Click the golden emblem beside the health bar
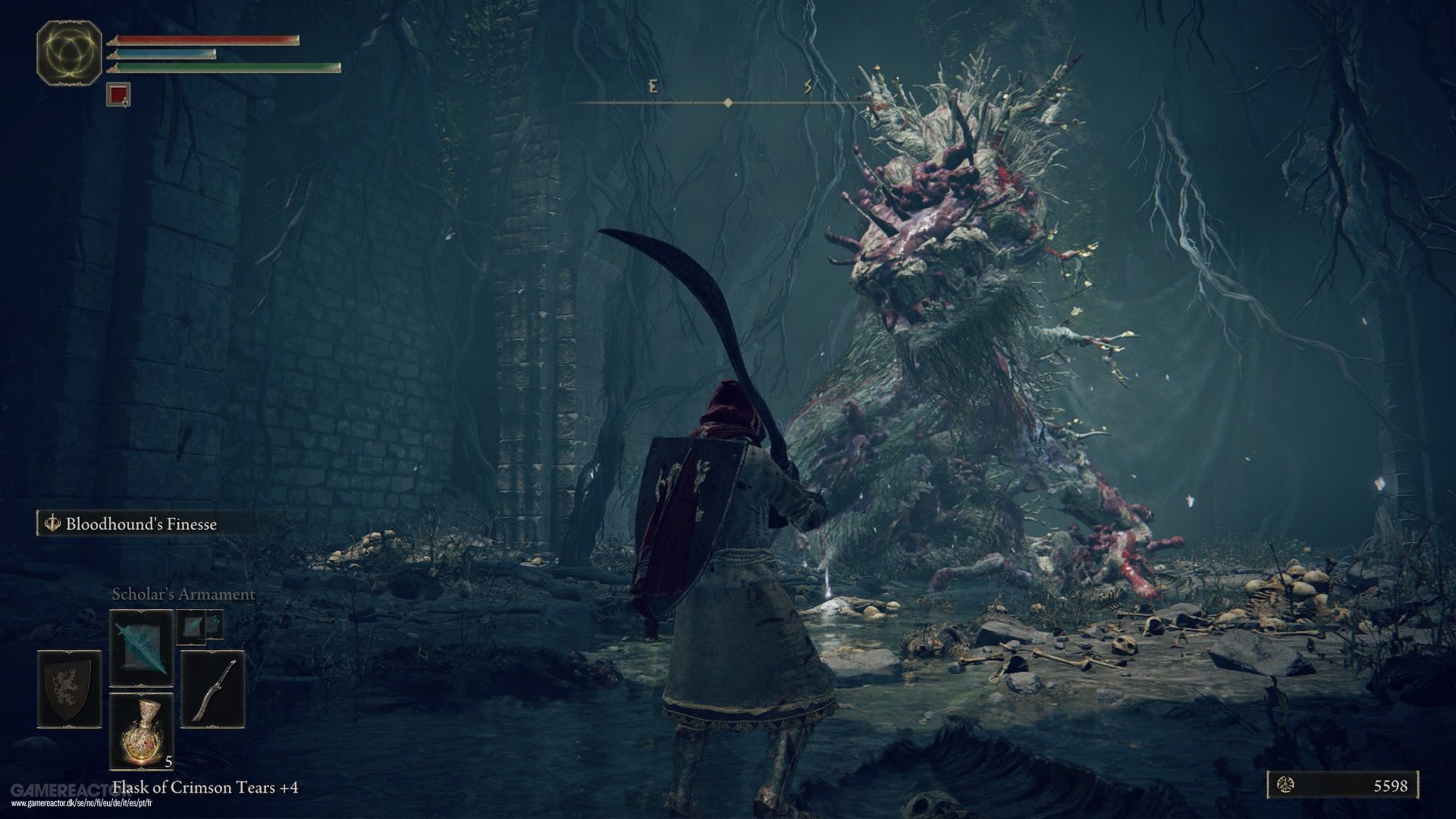This screenshot has height=819, width=1456. (70, 53)
